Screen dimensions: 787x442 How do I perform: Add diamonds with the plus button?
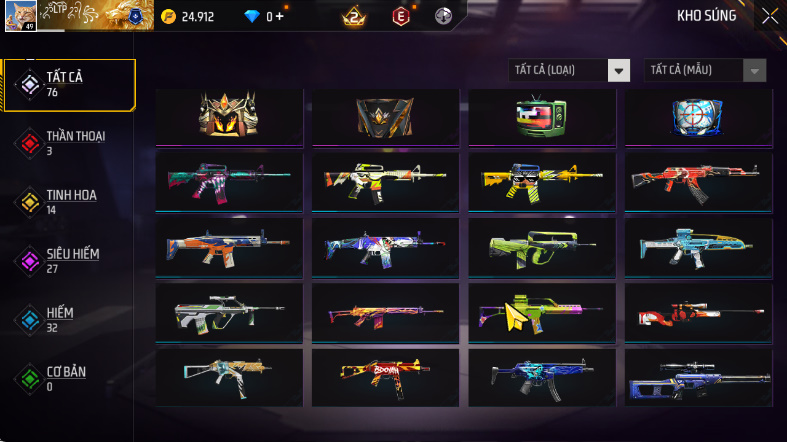click(279, 16)
